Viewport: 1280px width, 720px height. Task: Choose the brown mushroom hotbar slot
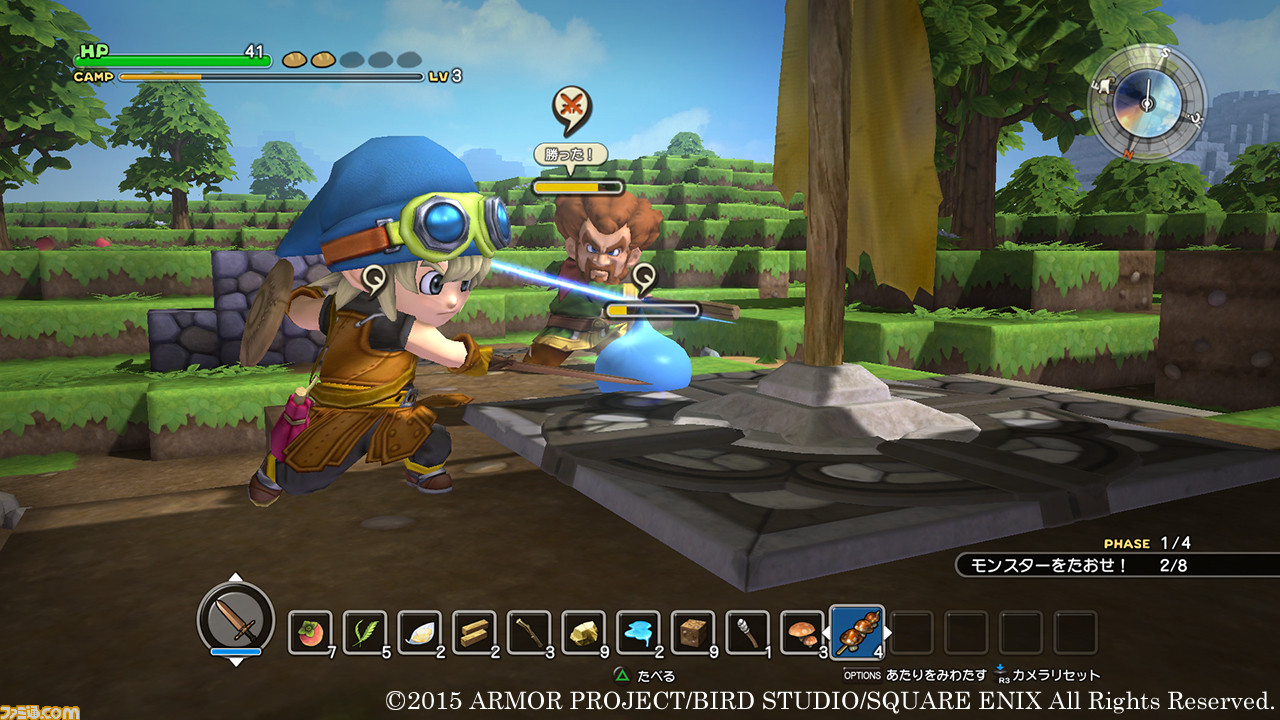(x=801, y=632)
